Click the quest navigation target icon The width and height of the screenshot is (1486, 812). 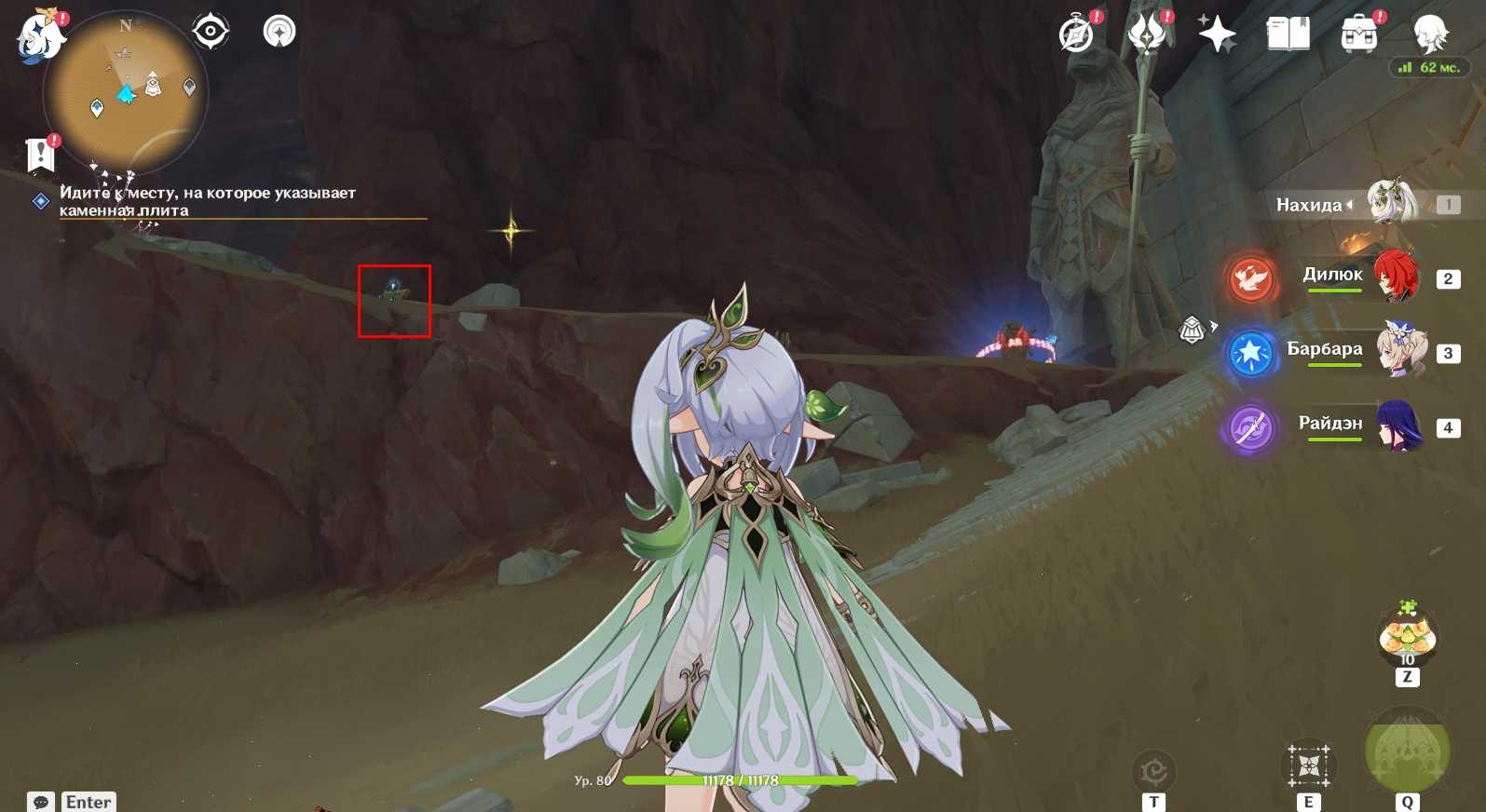tap(211, 32)
